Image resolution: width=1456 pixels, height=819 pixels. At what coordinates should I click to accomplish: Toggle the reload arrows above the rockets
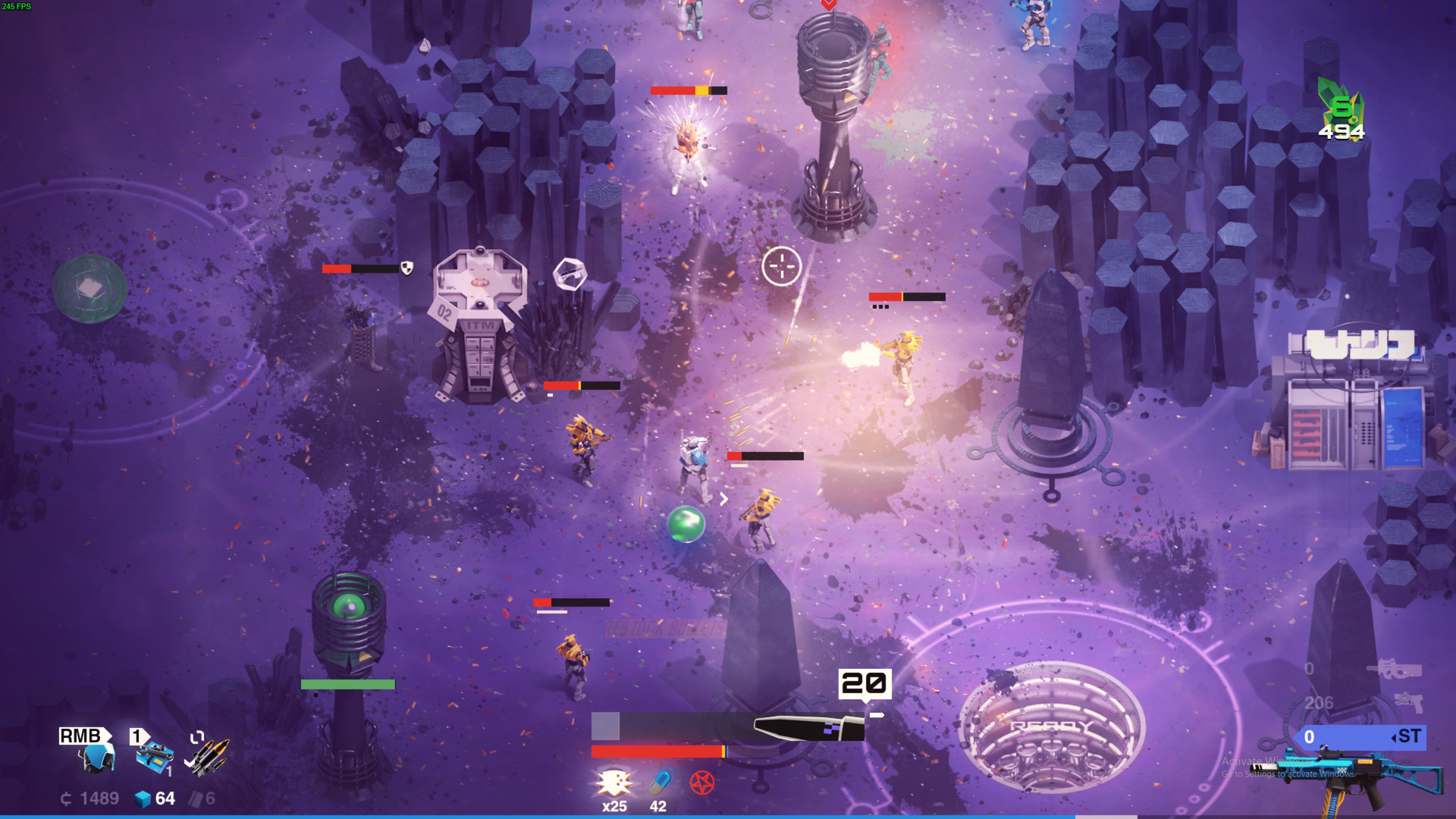(x=197, y=736)
